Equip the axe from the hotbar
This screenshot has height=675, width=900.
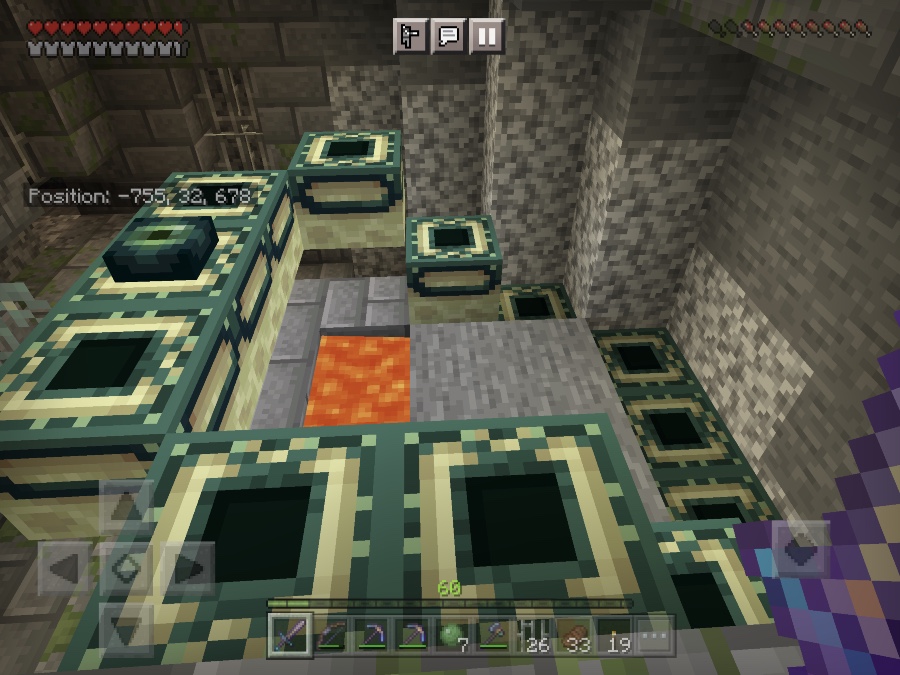coord(493,635)
